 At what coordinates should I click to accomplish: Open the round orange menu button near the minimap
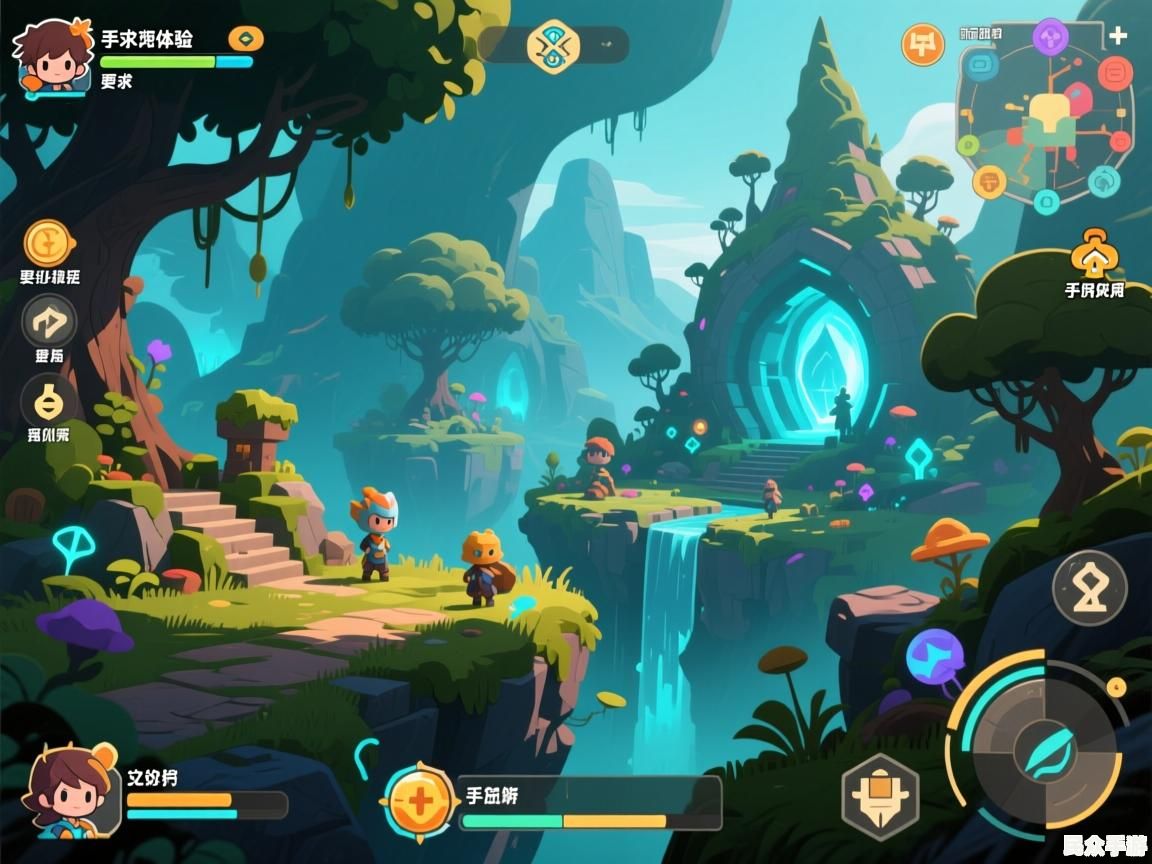click(923, 45)
